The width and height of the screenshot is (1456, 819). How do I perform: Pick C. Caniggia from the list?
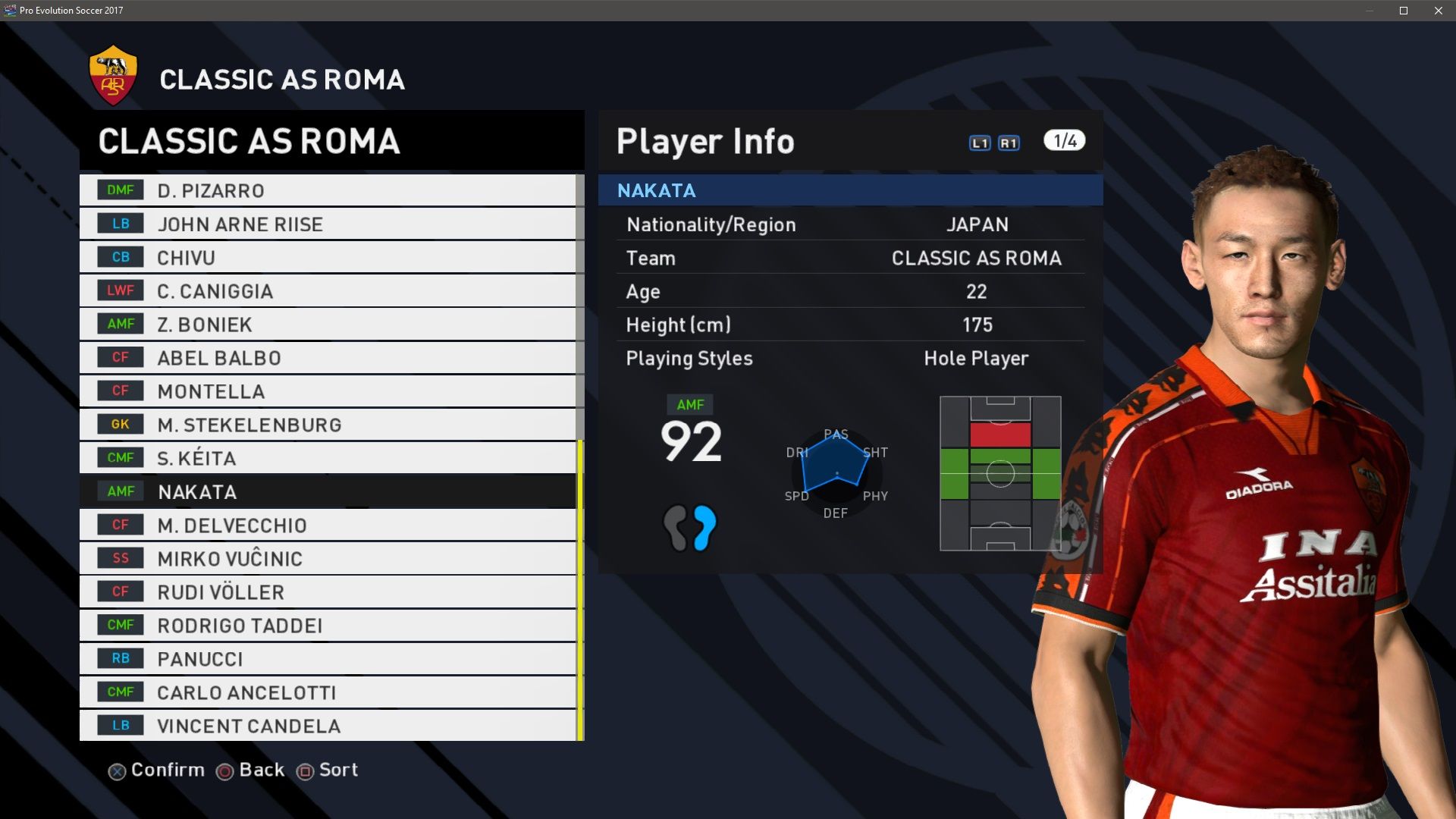click(x=328, y=290)
